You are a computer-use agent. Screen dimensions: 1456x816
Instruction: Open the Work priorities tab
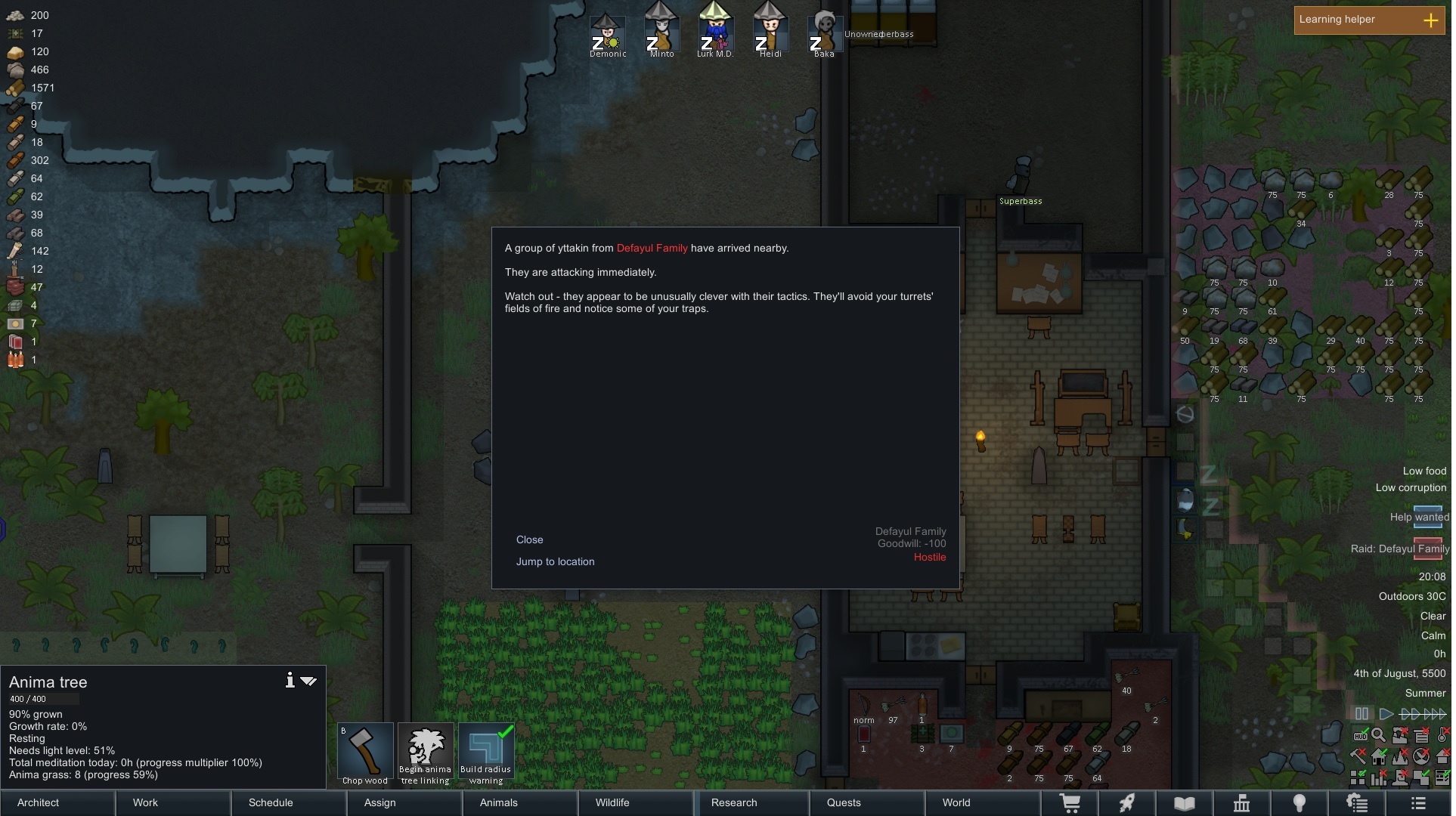tap(145, 802)
